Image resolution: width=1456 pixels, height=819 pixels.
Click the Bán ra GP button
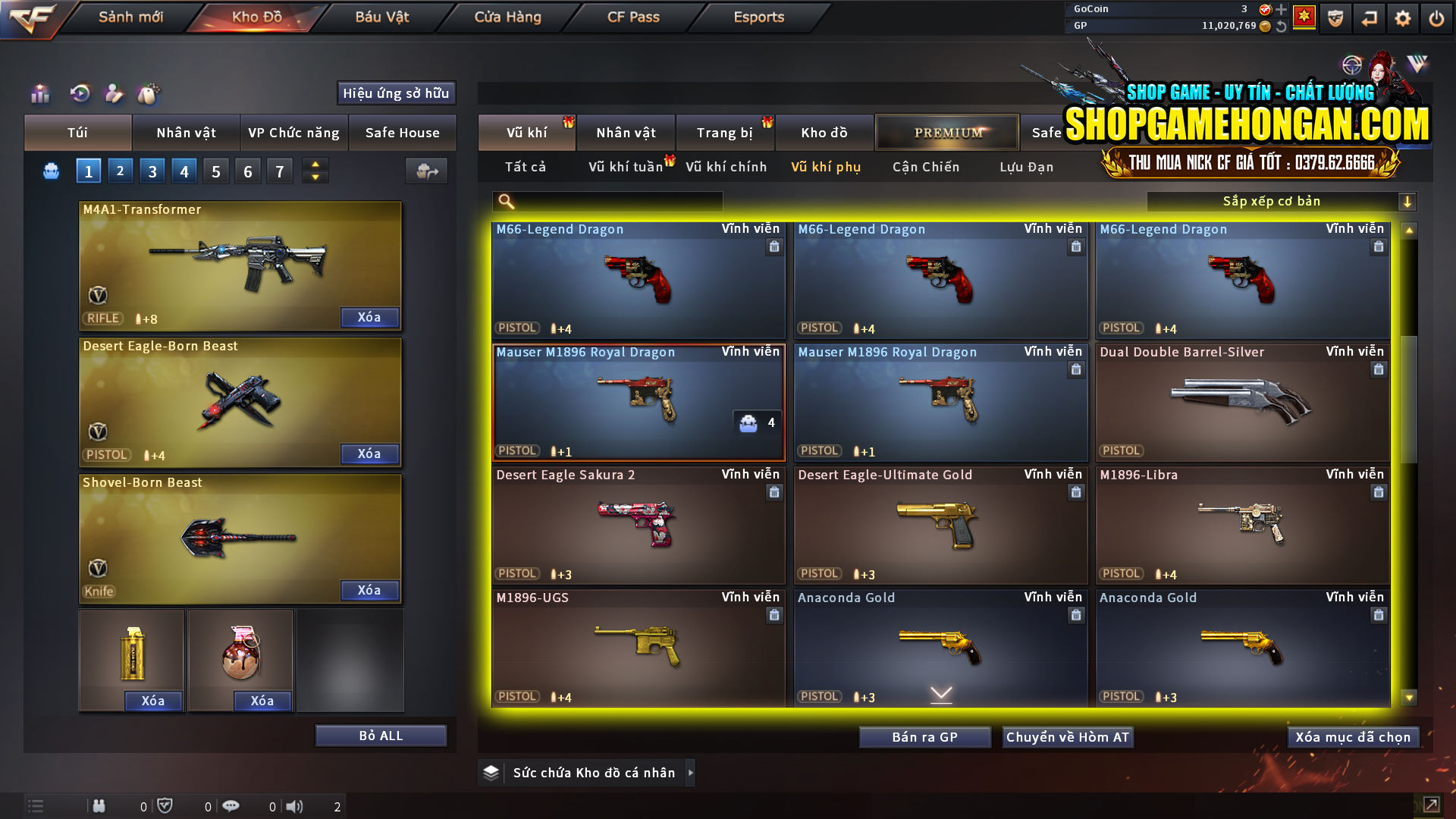924,736
